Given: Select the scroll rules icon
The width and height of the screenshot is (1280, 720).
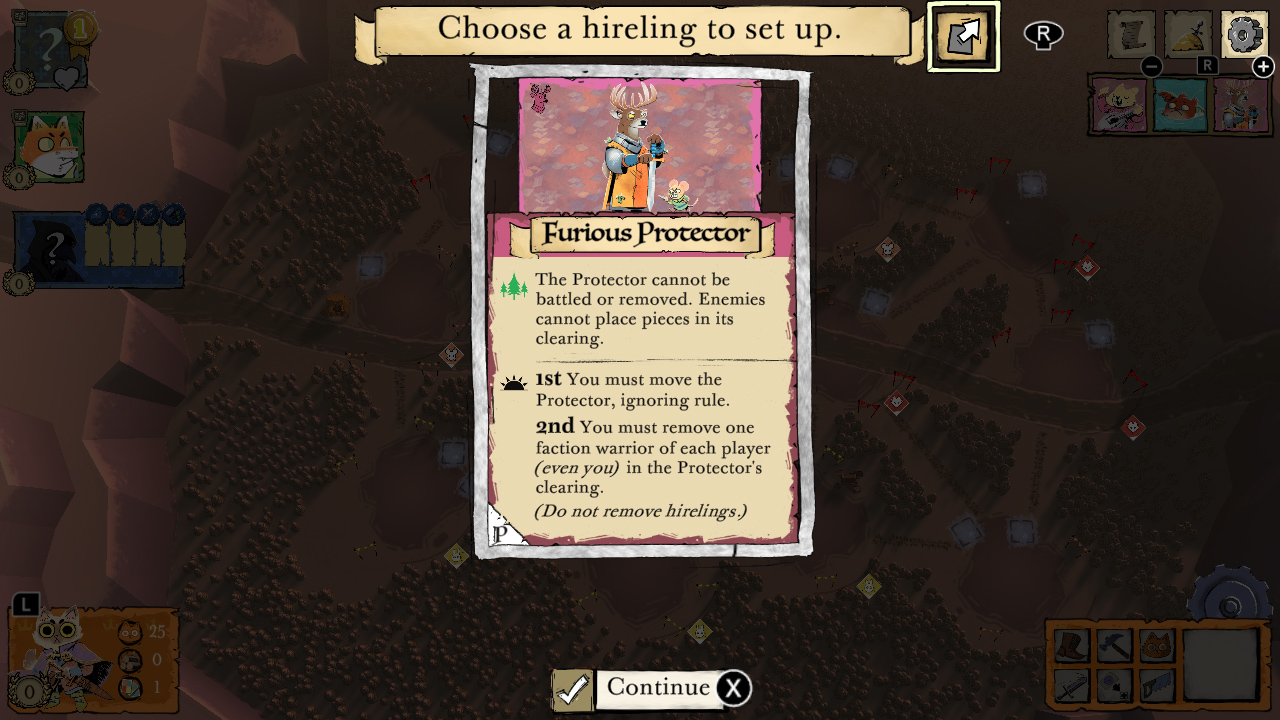Looking at the screenshot, I should [x=1131, y=34].
